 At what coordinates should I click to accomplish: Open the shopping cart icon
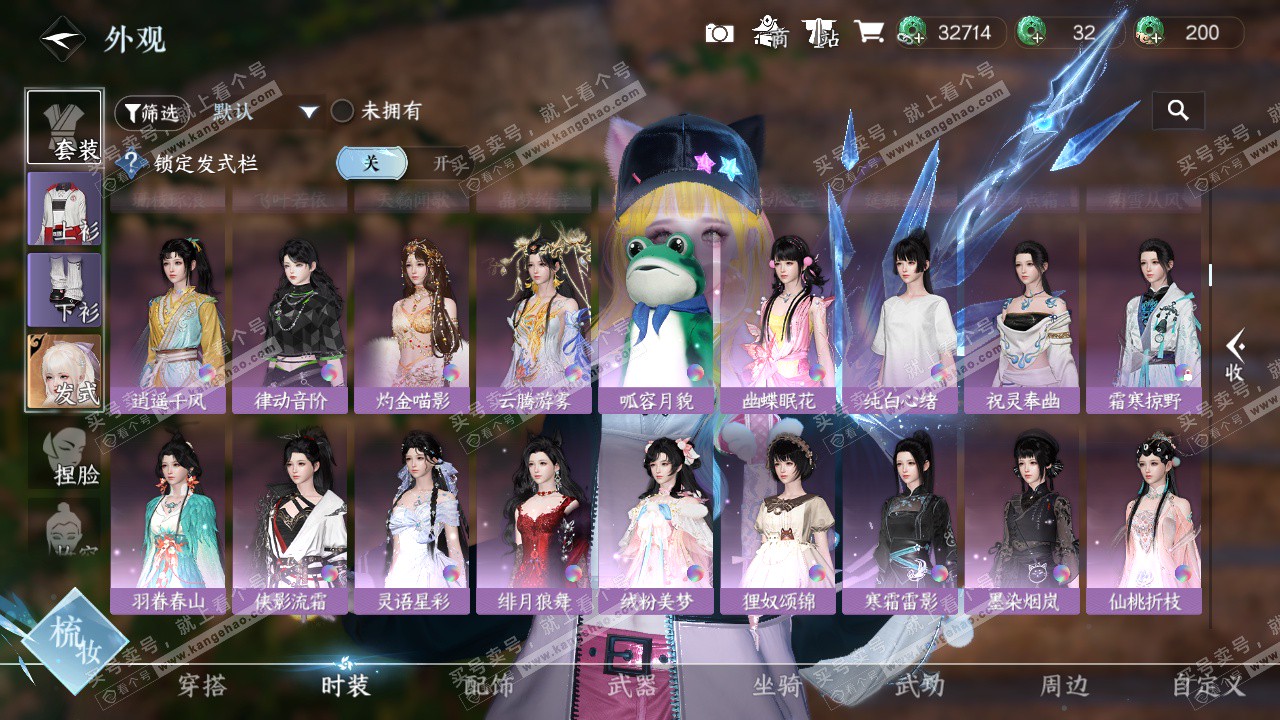pos(868,33)
